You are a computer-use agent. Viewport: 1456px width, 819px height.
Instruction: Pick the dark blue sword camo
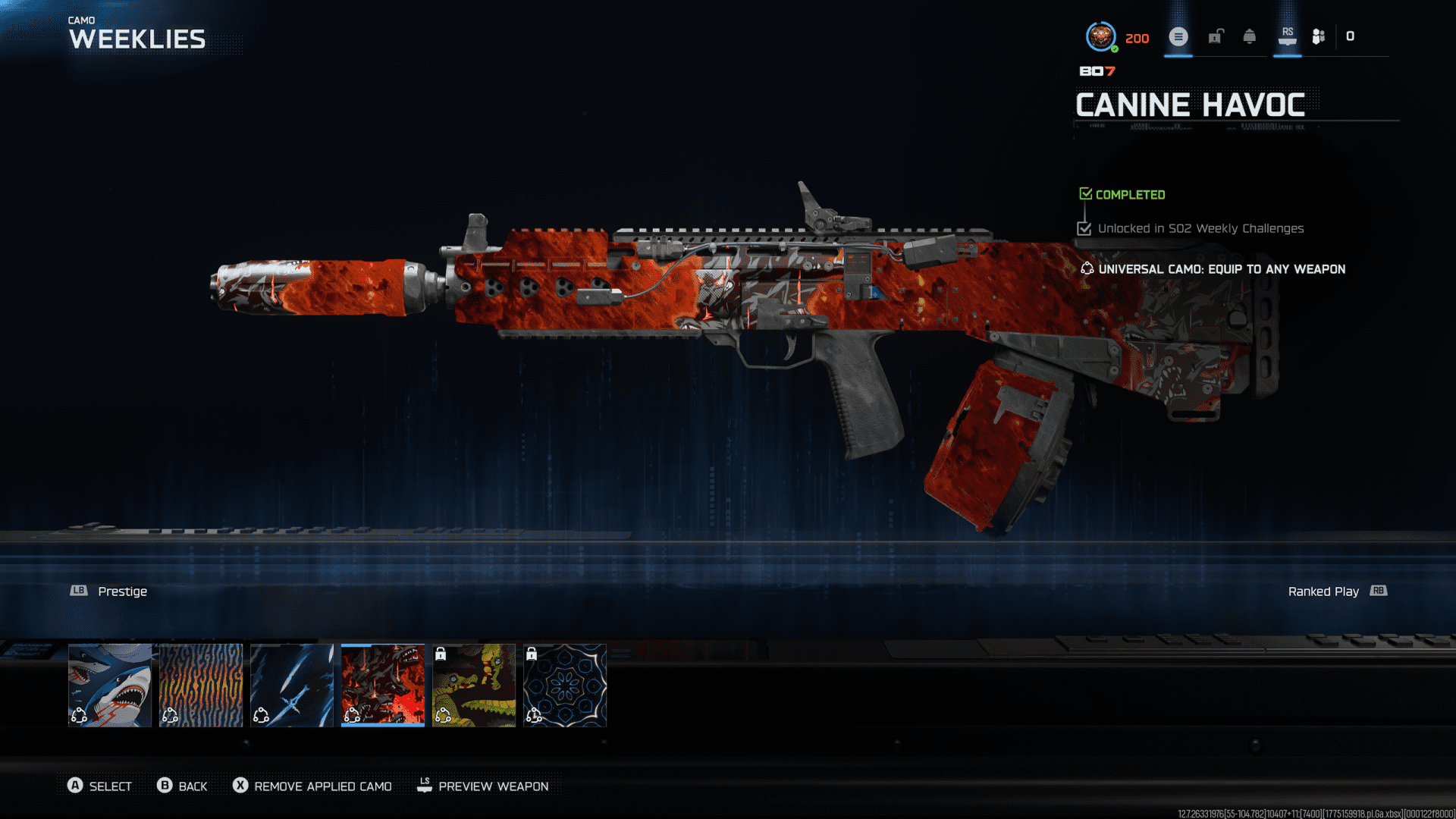click(x=292, y=685)
